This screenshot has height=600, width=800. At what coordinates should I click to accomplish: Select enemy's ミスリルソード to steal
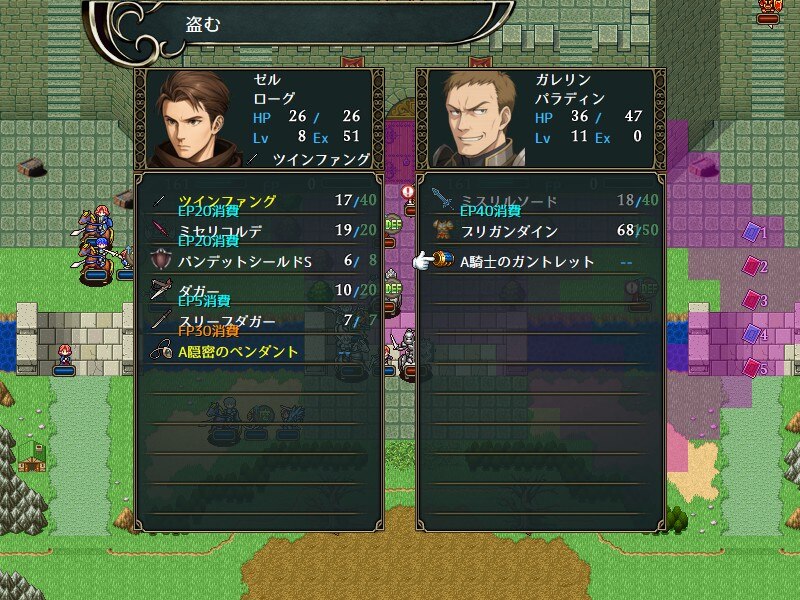coord(540,201)
